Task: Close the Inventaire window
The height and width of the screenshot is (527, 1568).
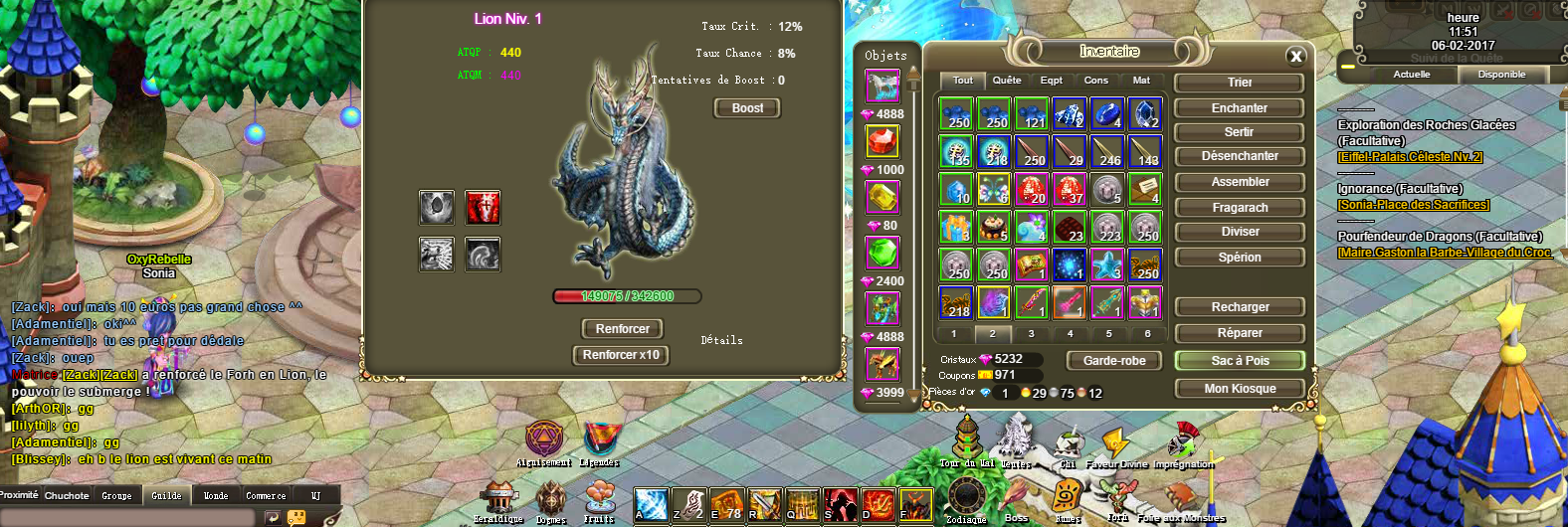Action: [1295, 57]
